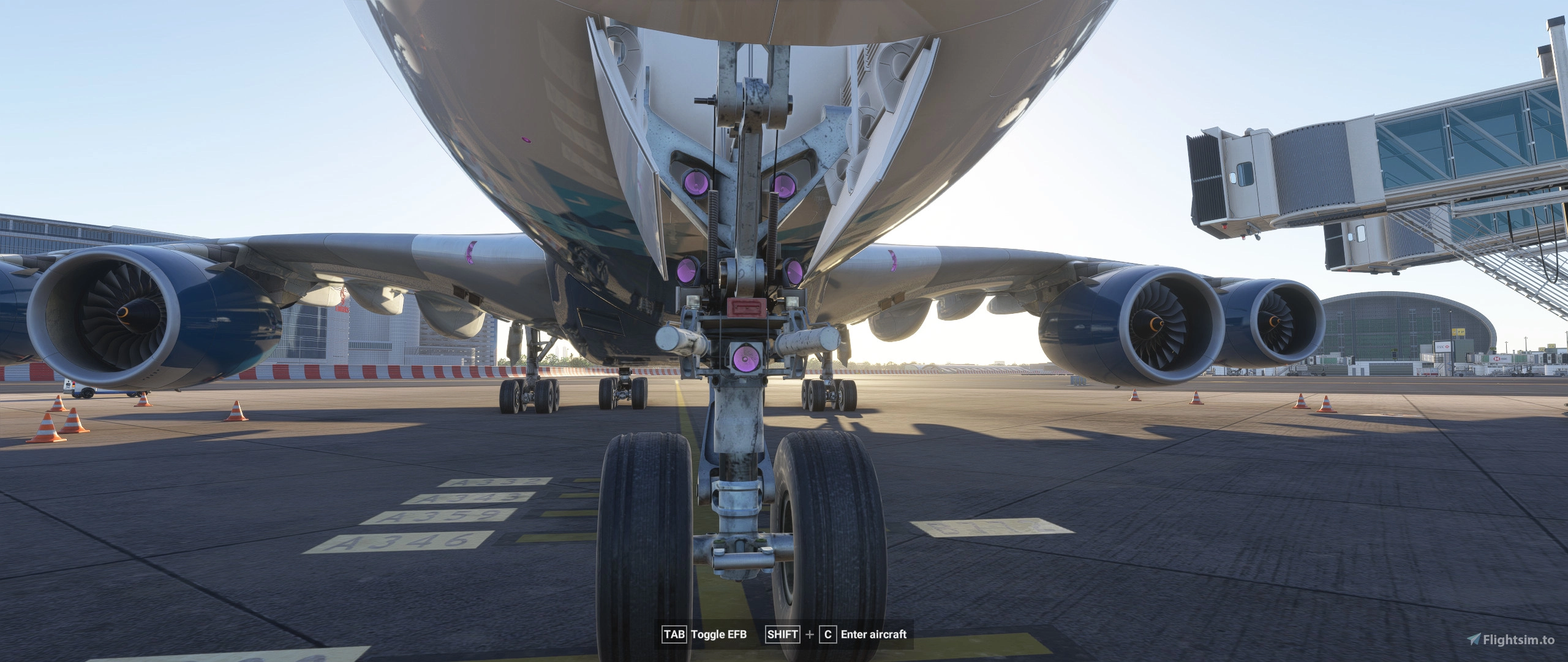This screenshot has width=1568, height=662.
Task: Click the TAB key hint in the bottom bar
Action: pyautogui.click(x=674, y=636)
